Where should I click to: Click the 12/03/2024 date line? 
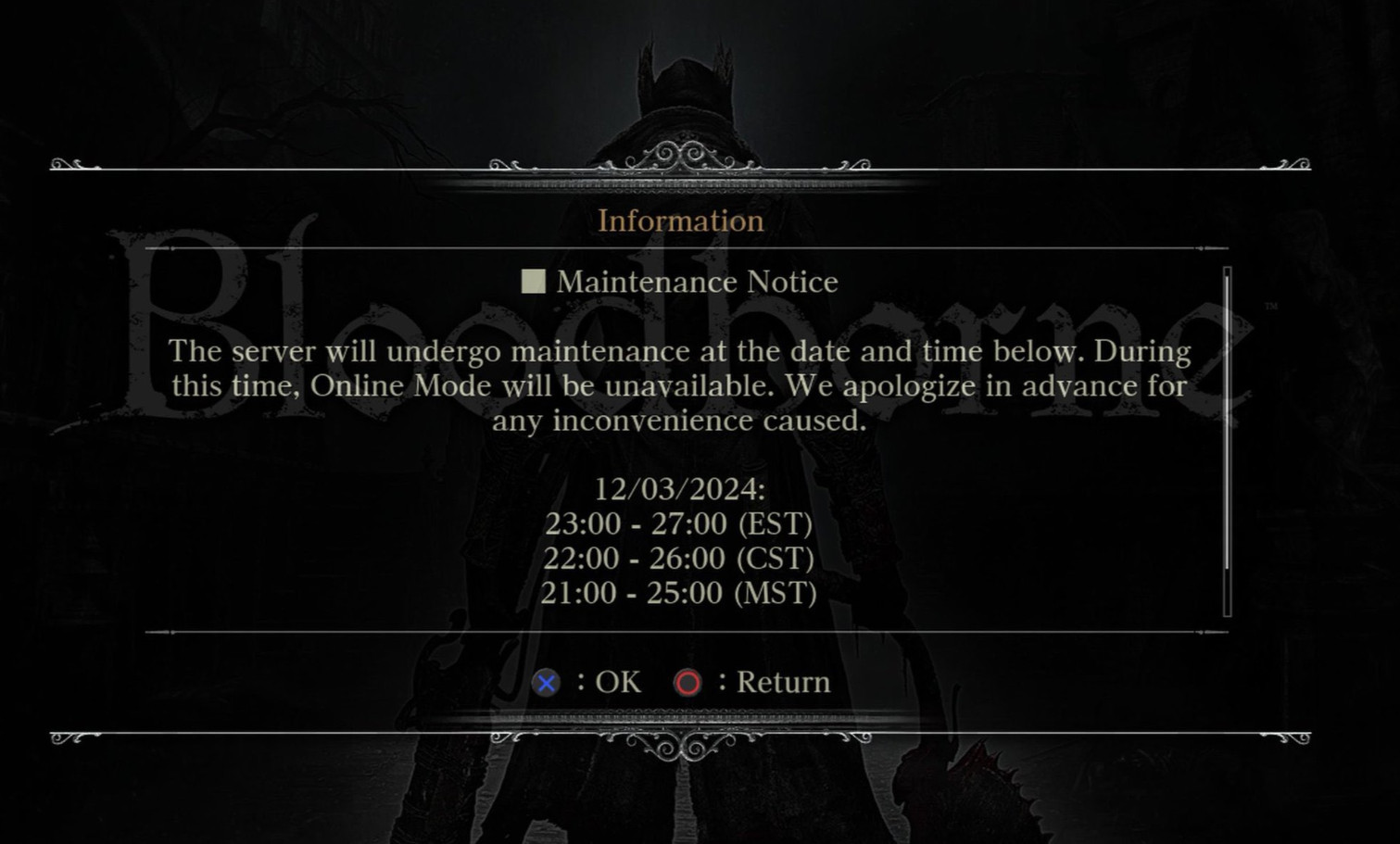point(683,488)
